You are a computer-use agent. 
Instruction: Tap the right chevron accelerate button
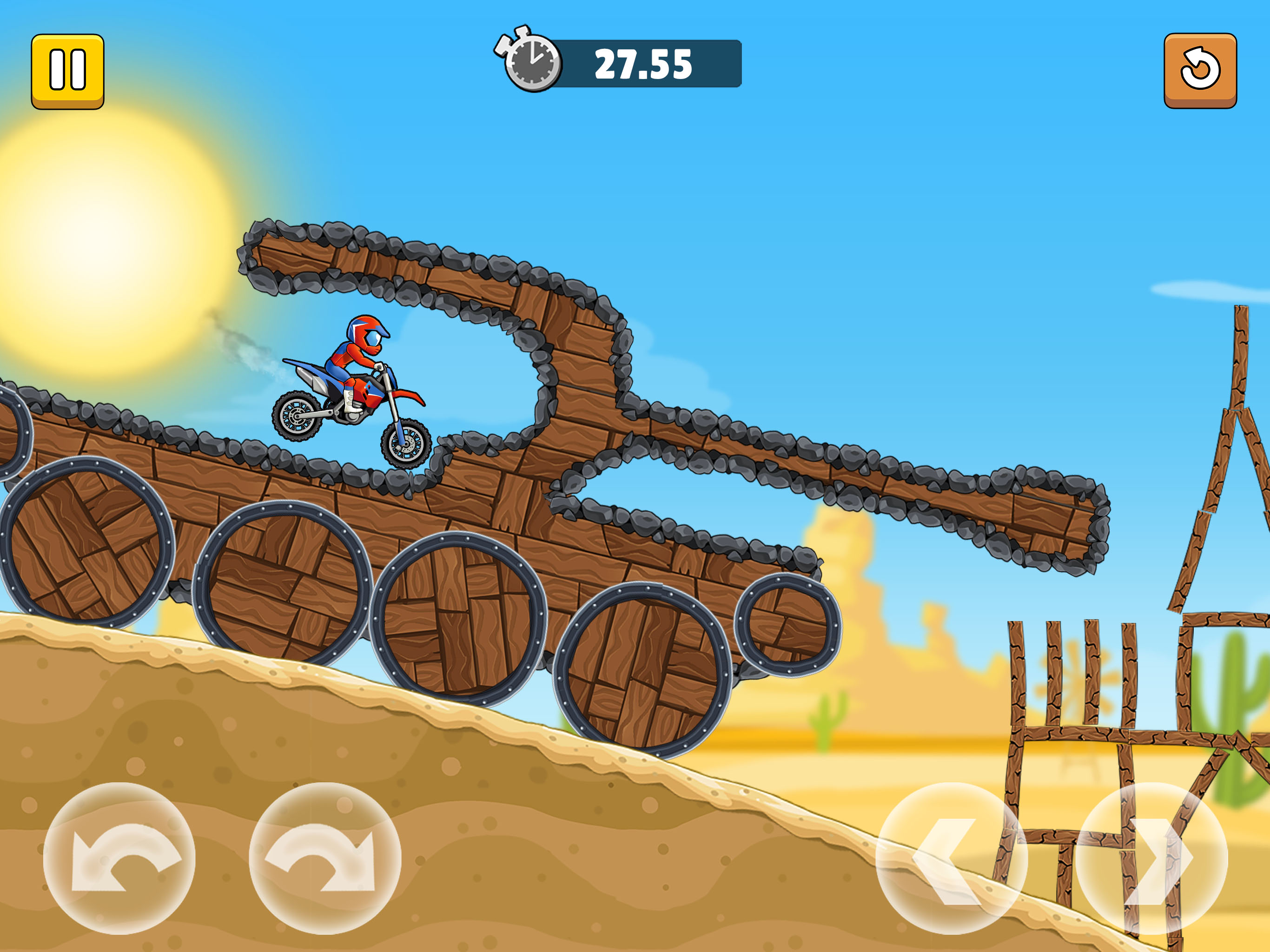(1152, 859)
